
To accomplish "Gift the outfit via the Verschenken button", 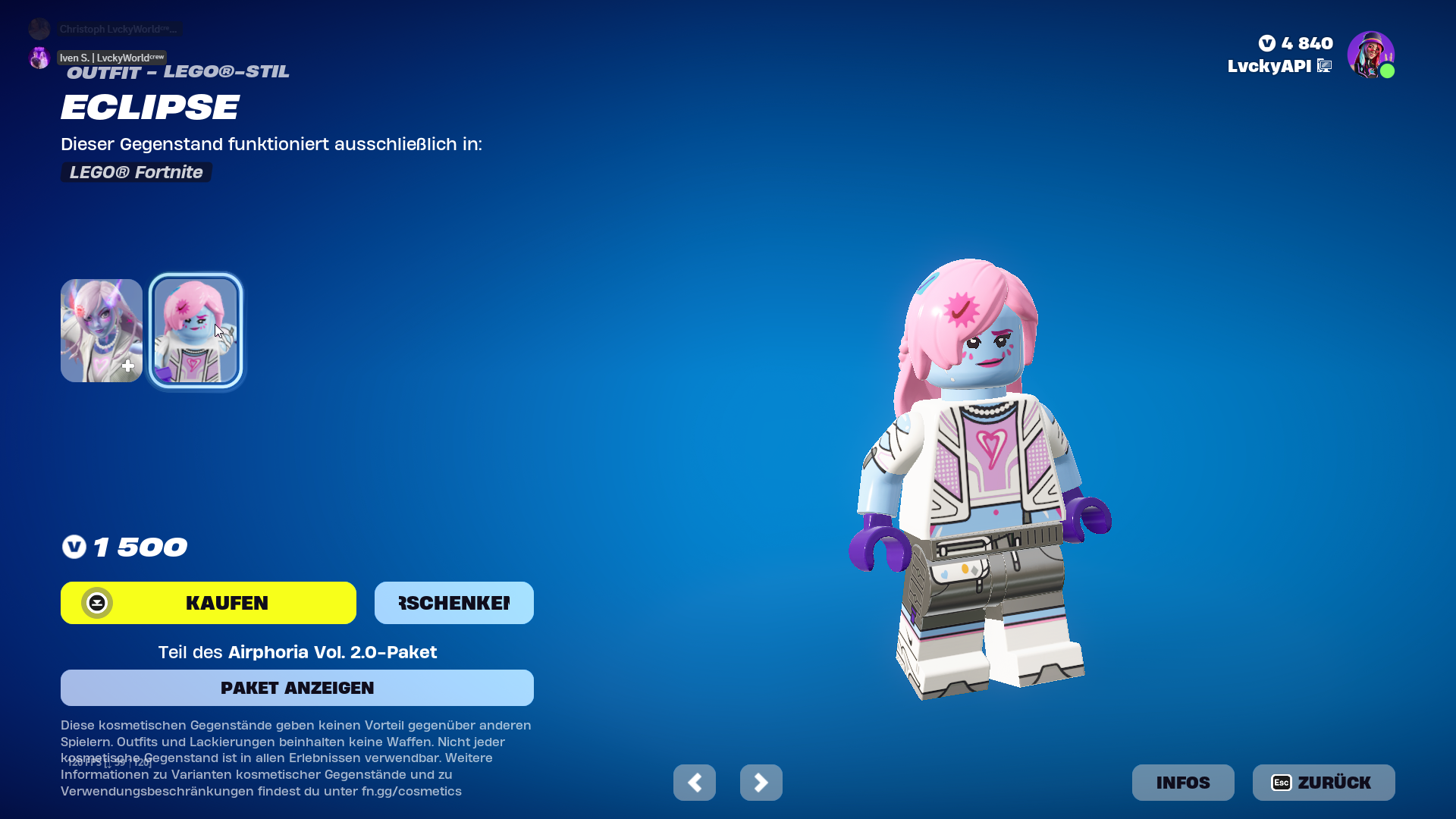I will click(453, 603).
